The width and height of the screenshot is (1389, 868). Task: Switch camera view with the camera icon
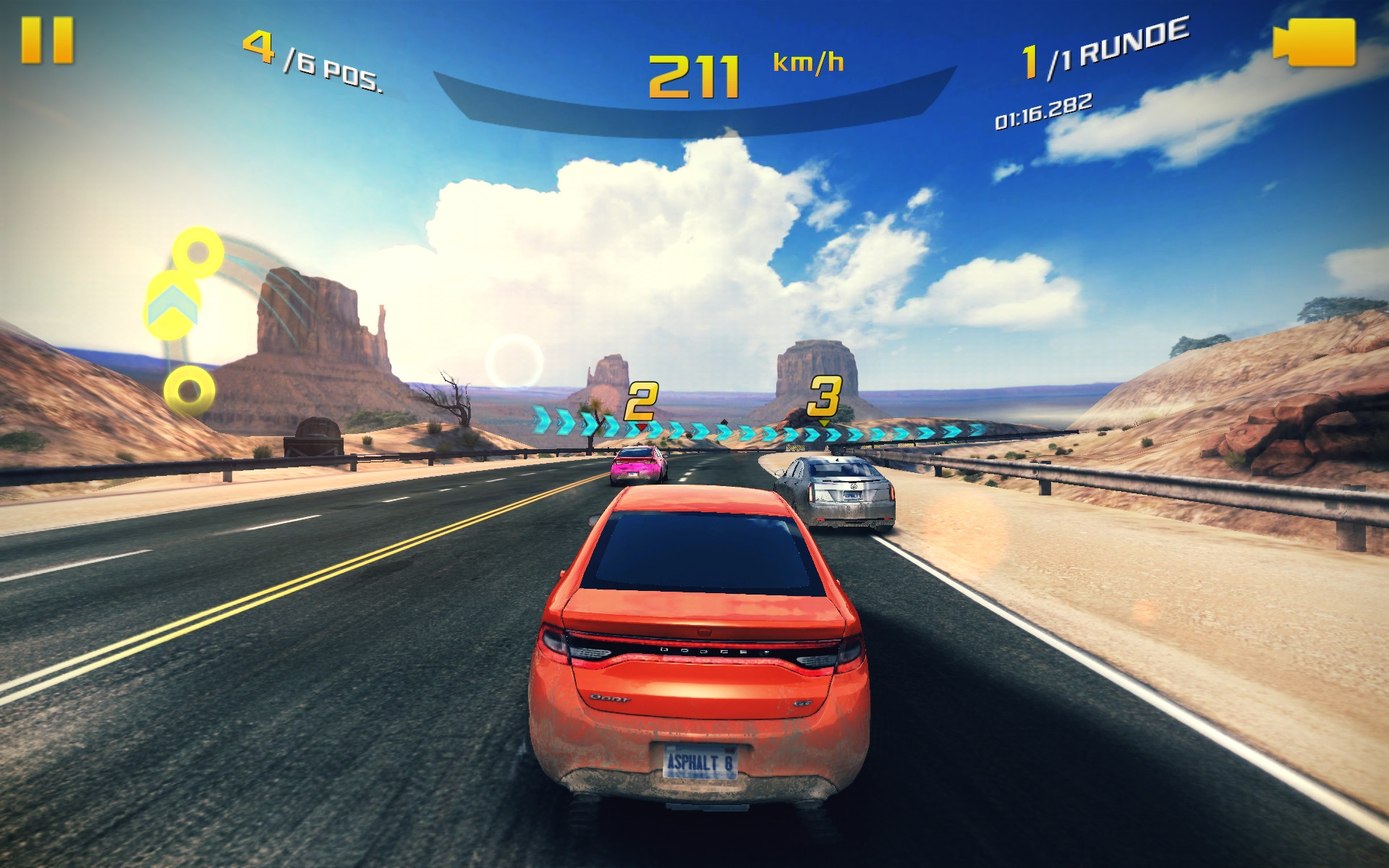(x=1314, y=43)
